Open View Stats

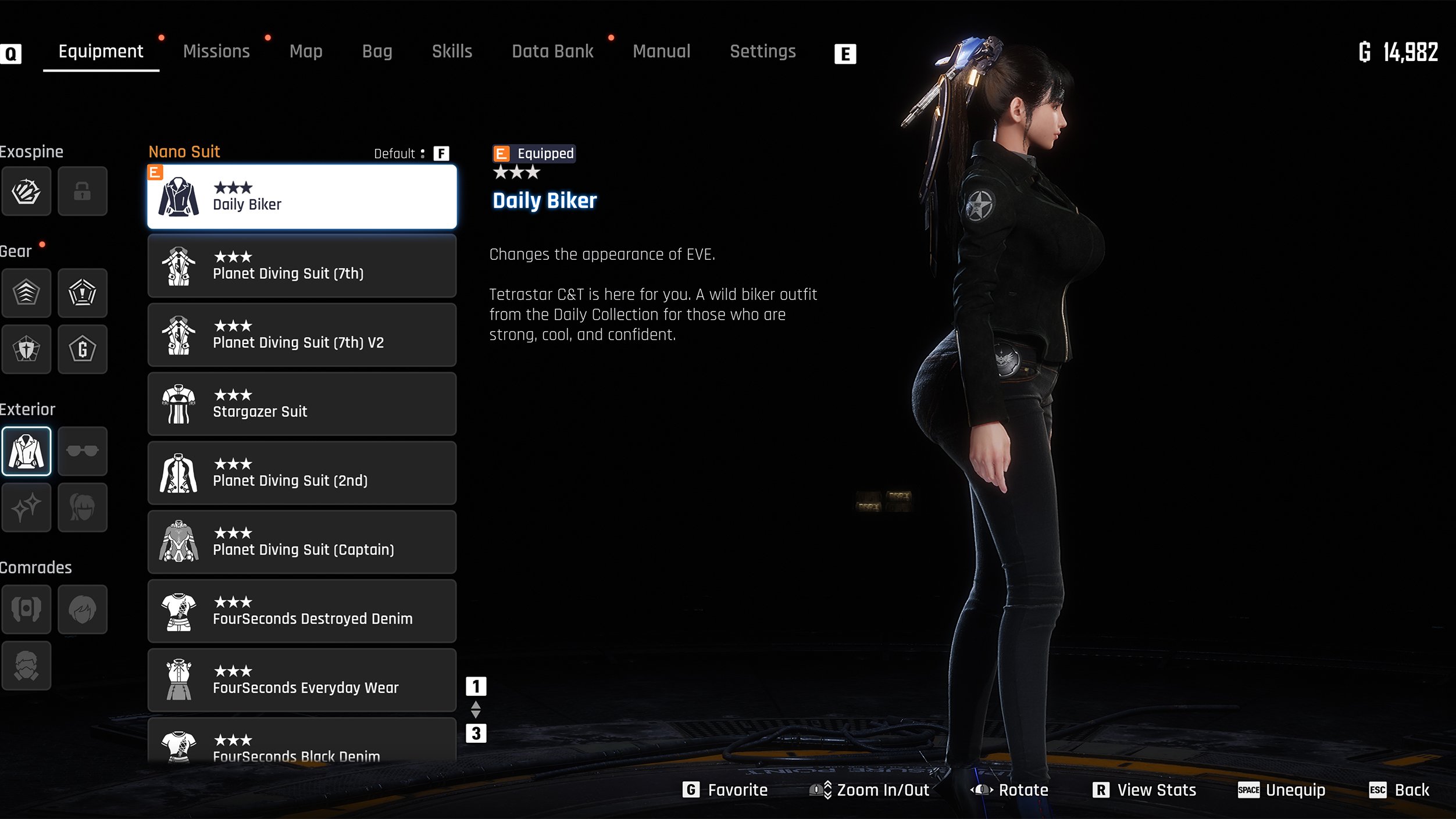1144,790
